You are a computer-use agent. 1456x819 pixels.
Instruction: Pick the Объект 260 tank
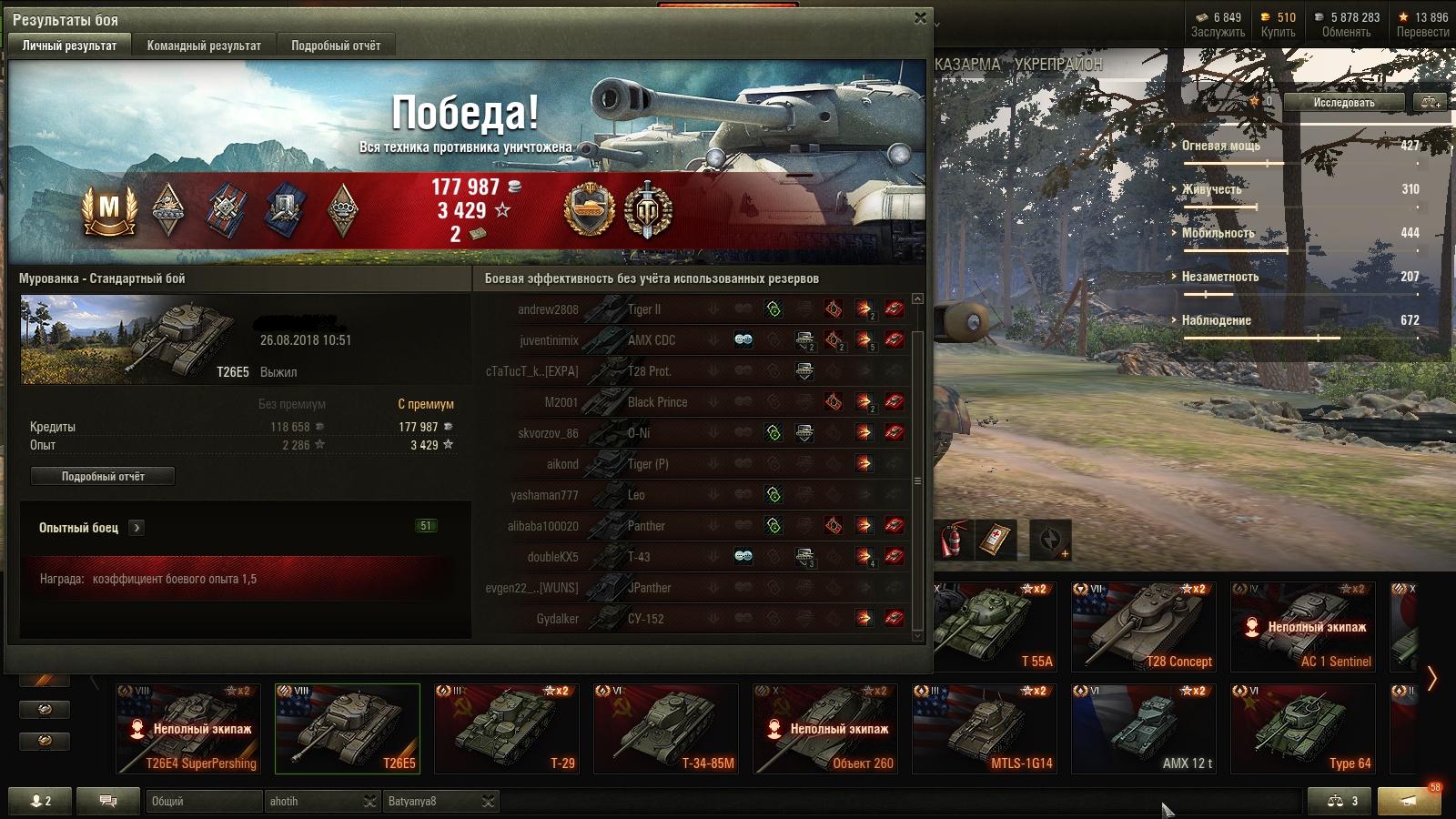pos(825,728)
